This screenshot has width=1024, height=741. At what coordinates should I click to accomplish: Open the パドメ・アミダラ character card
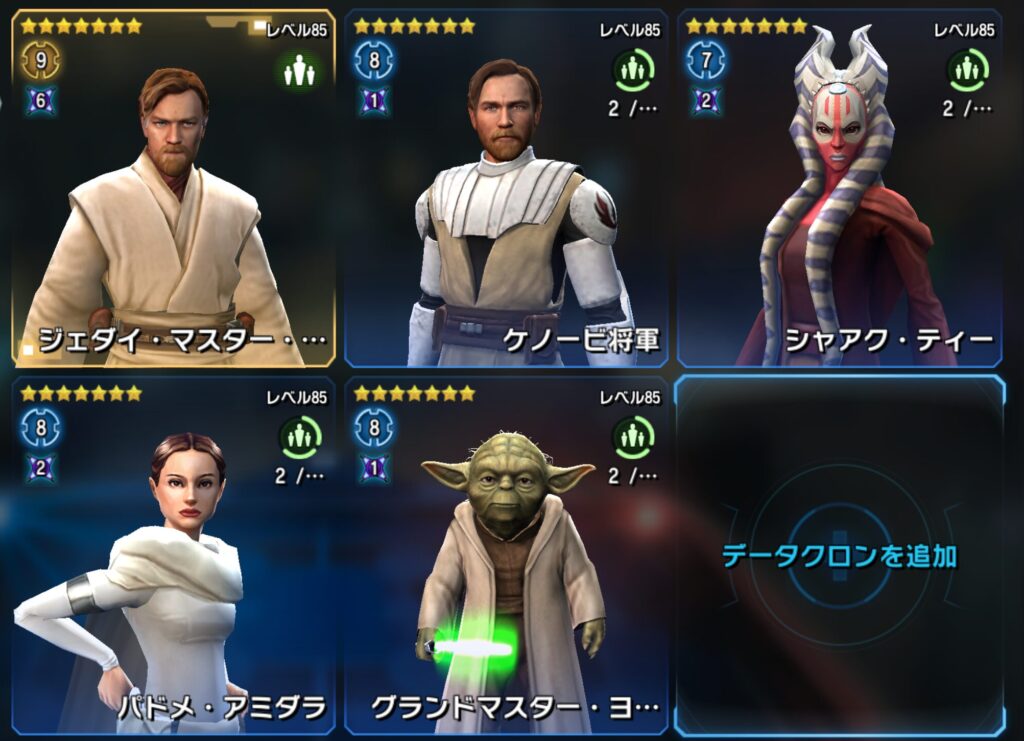173,555
